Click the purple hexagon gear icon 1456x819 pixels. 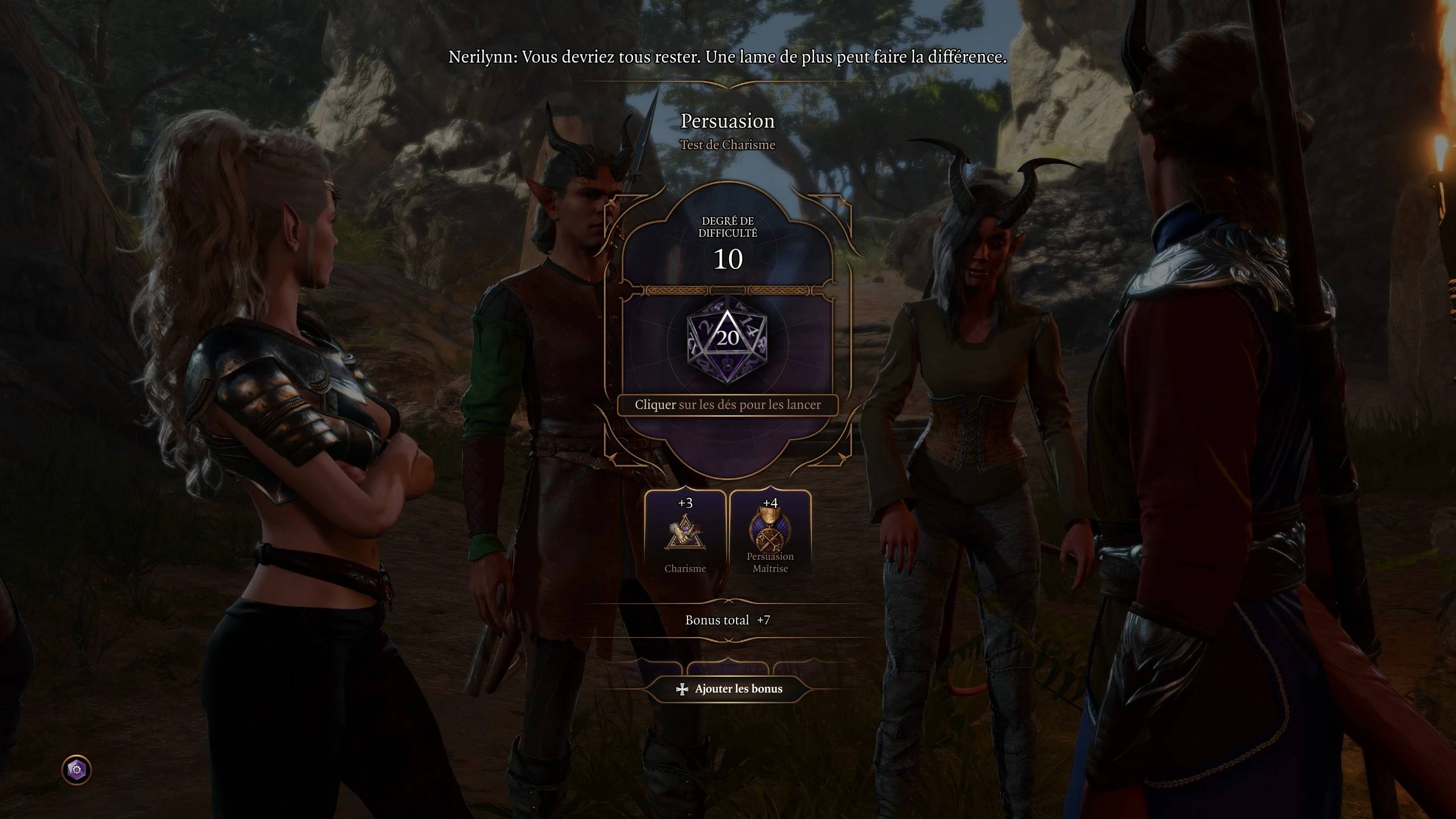pos(76,770)
